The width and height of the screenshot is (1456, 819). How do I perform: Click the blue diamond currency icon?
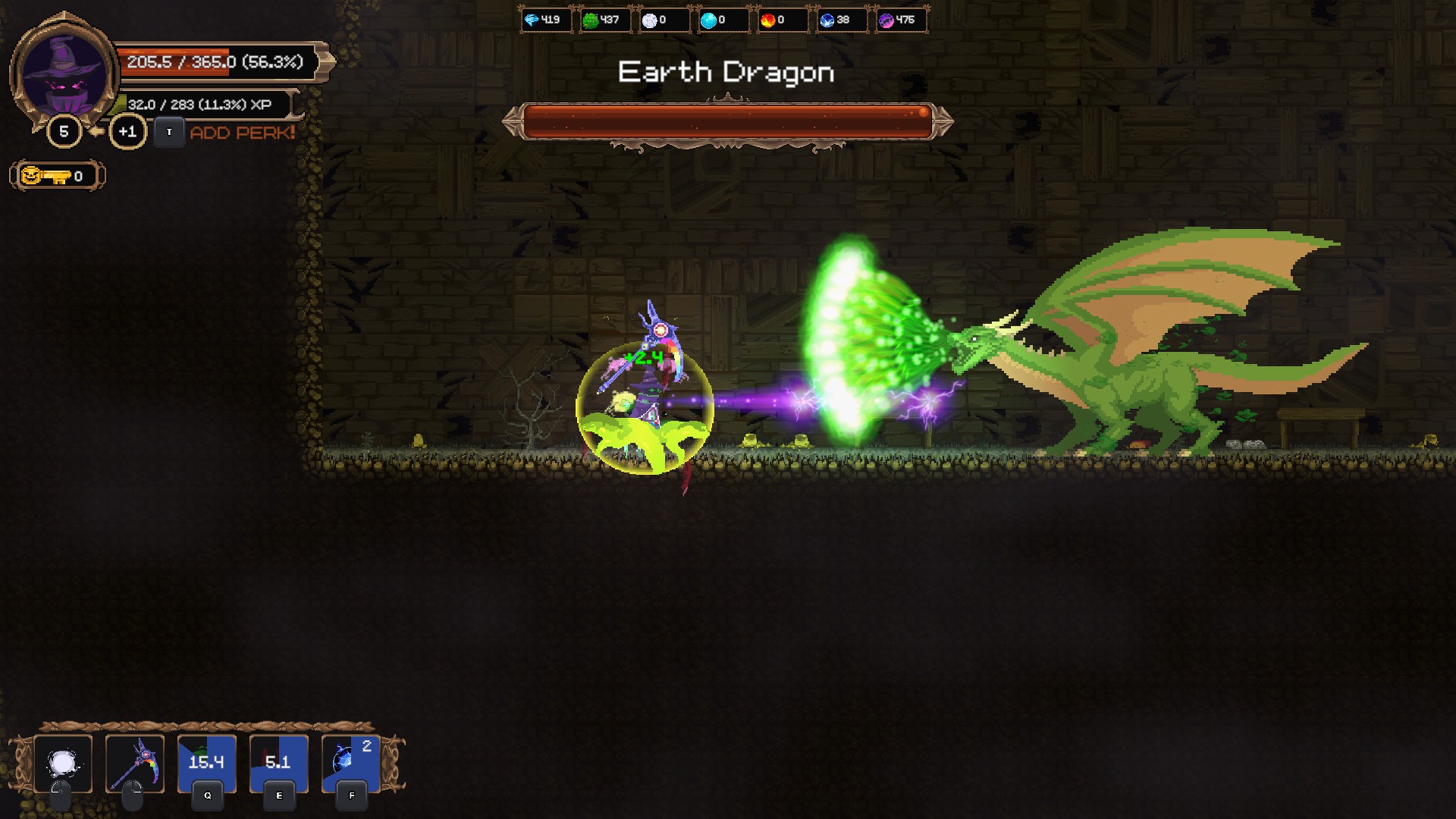[532, 20]
